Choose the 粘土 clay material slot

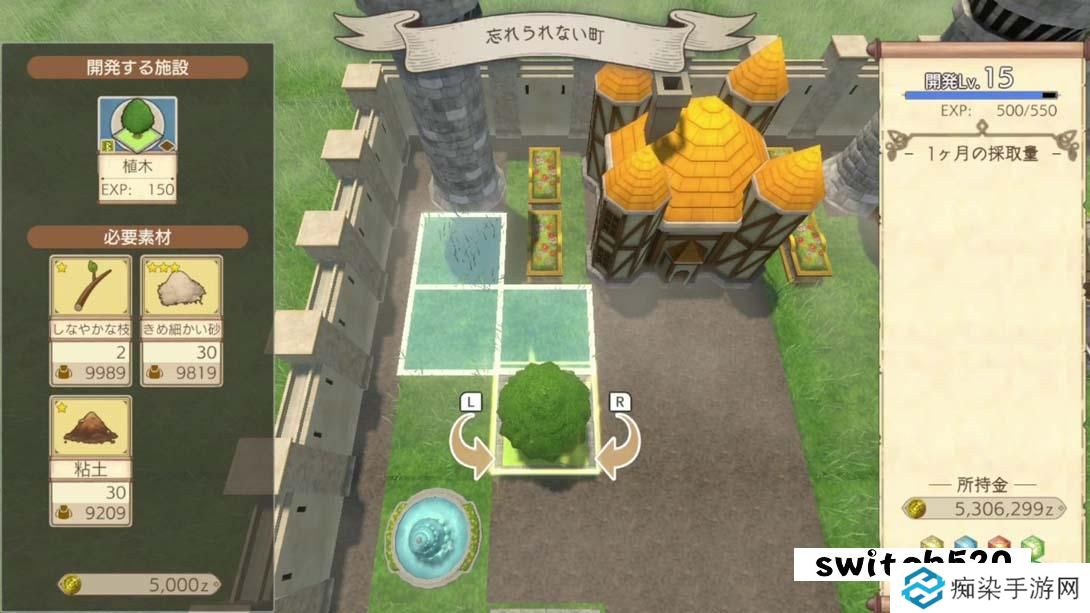click(x=91, y=461)
